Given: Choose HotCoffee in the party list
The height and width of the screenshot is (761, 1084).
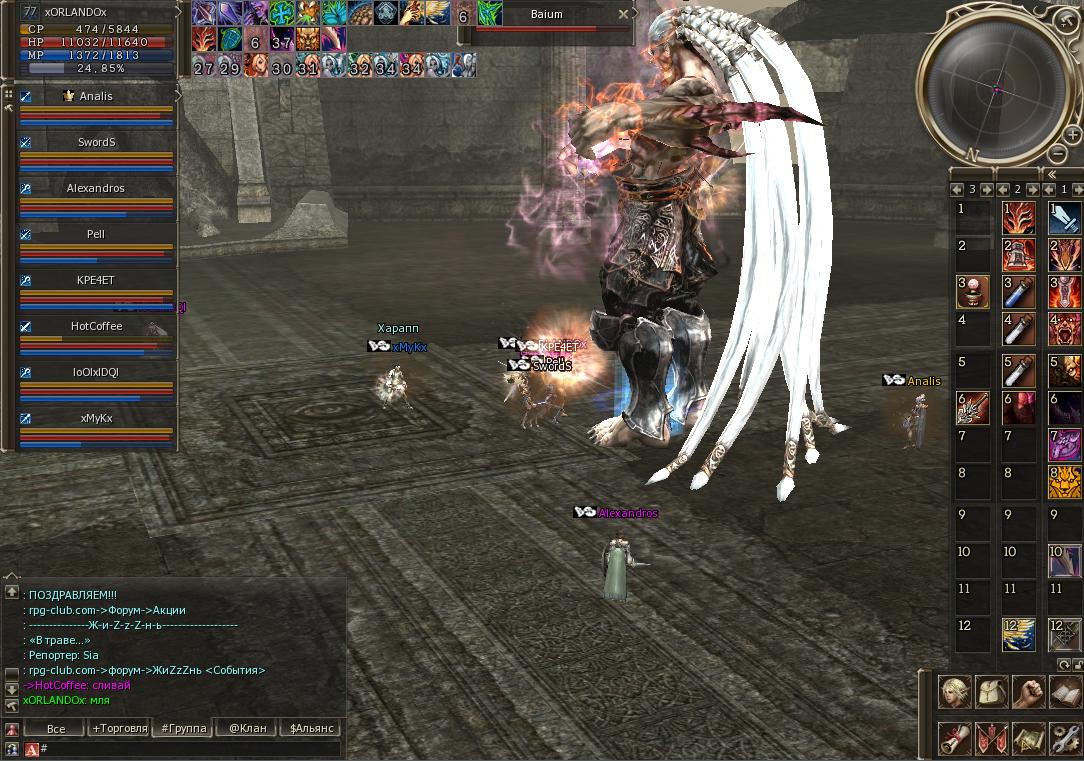Looking at the screenshot, I should (96, 327).
